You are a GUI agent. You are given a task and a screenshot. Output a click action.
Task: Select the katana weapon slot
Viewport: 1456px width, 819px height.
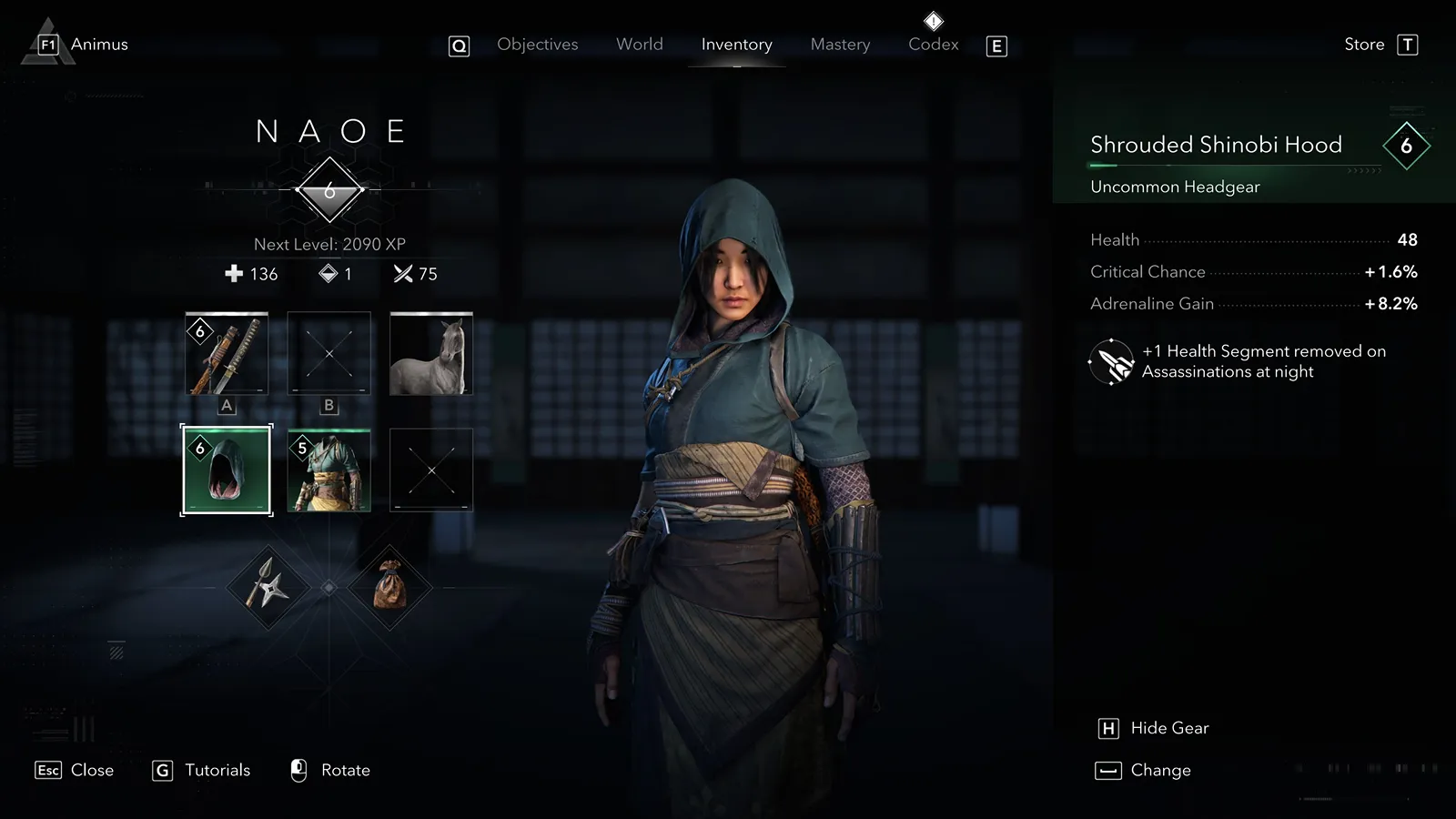tap(227, 354)
